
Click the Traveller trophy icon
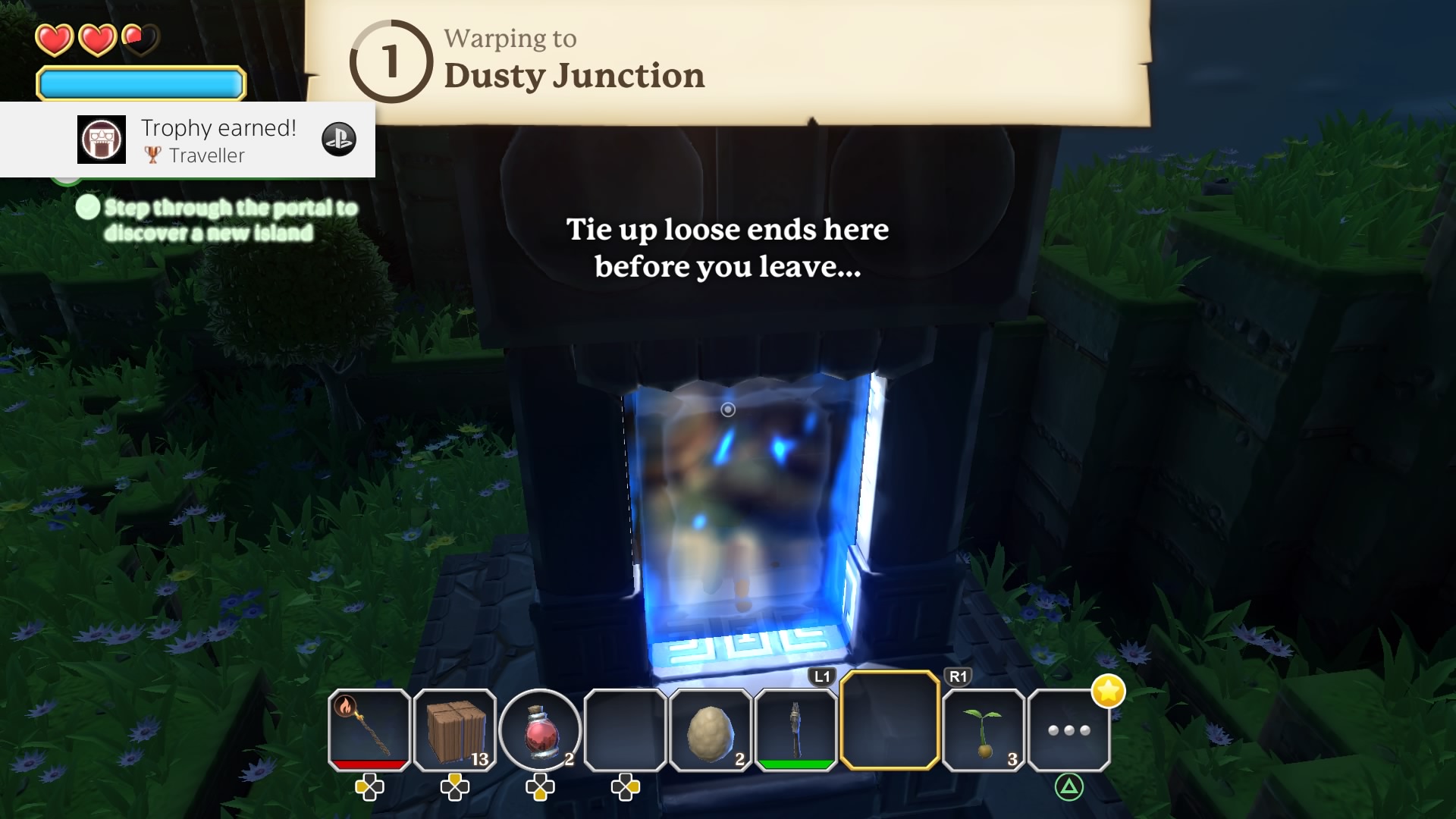click(102, 140)
